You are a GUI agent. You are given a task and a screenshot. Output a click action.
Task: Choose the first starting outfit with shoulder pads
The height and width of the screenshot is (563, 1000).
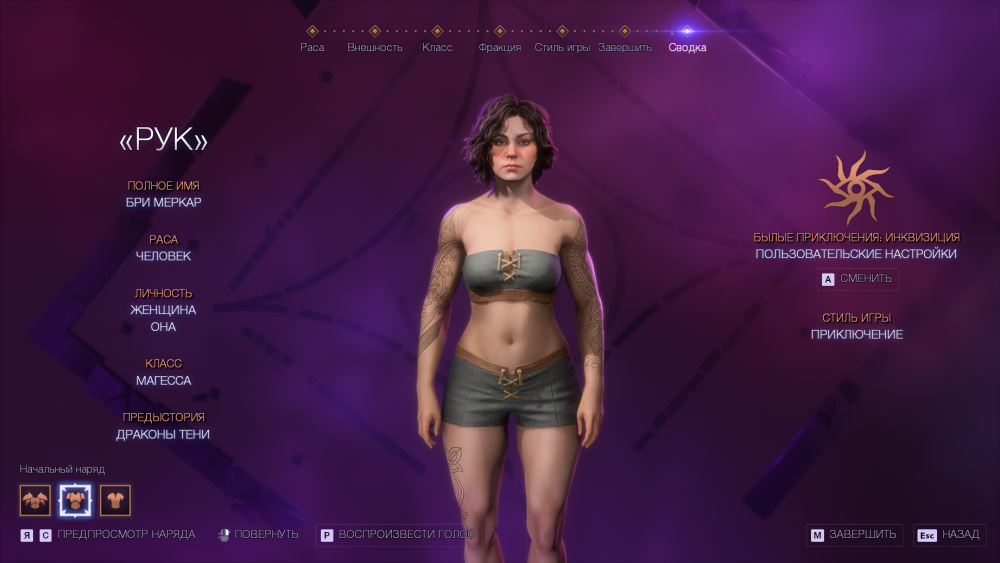point(35,500)
